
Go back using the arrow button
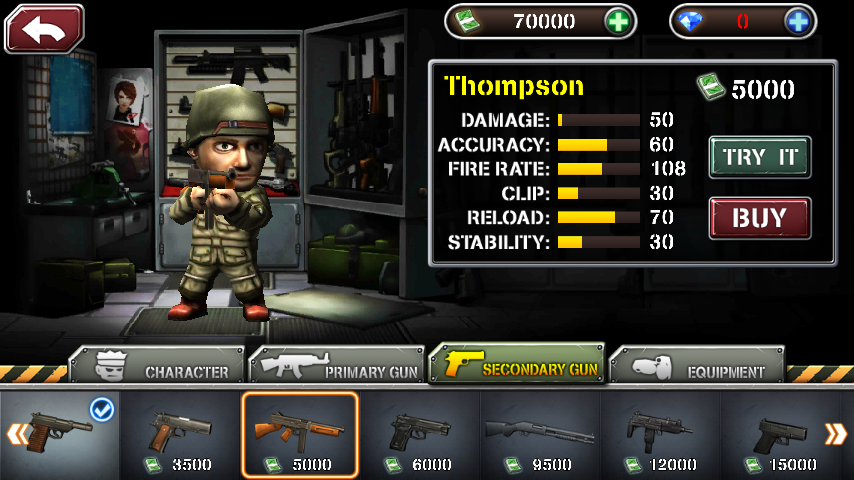tap(44, 28)
